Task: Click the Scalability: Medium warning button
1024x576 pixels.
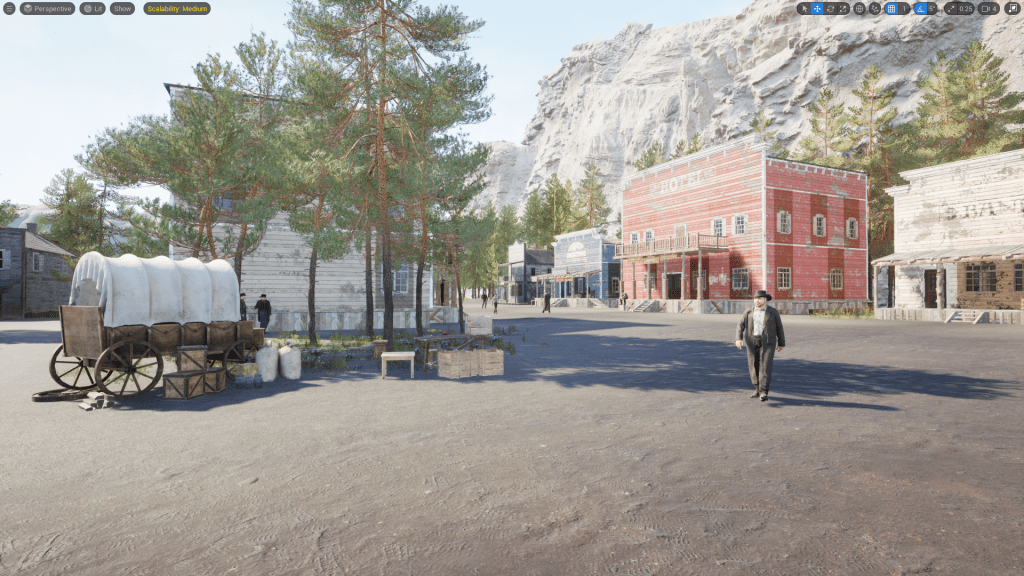Action: 177,8
